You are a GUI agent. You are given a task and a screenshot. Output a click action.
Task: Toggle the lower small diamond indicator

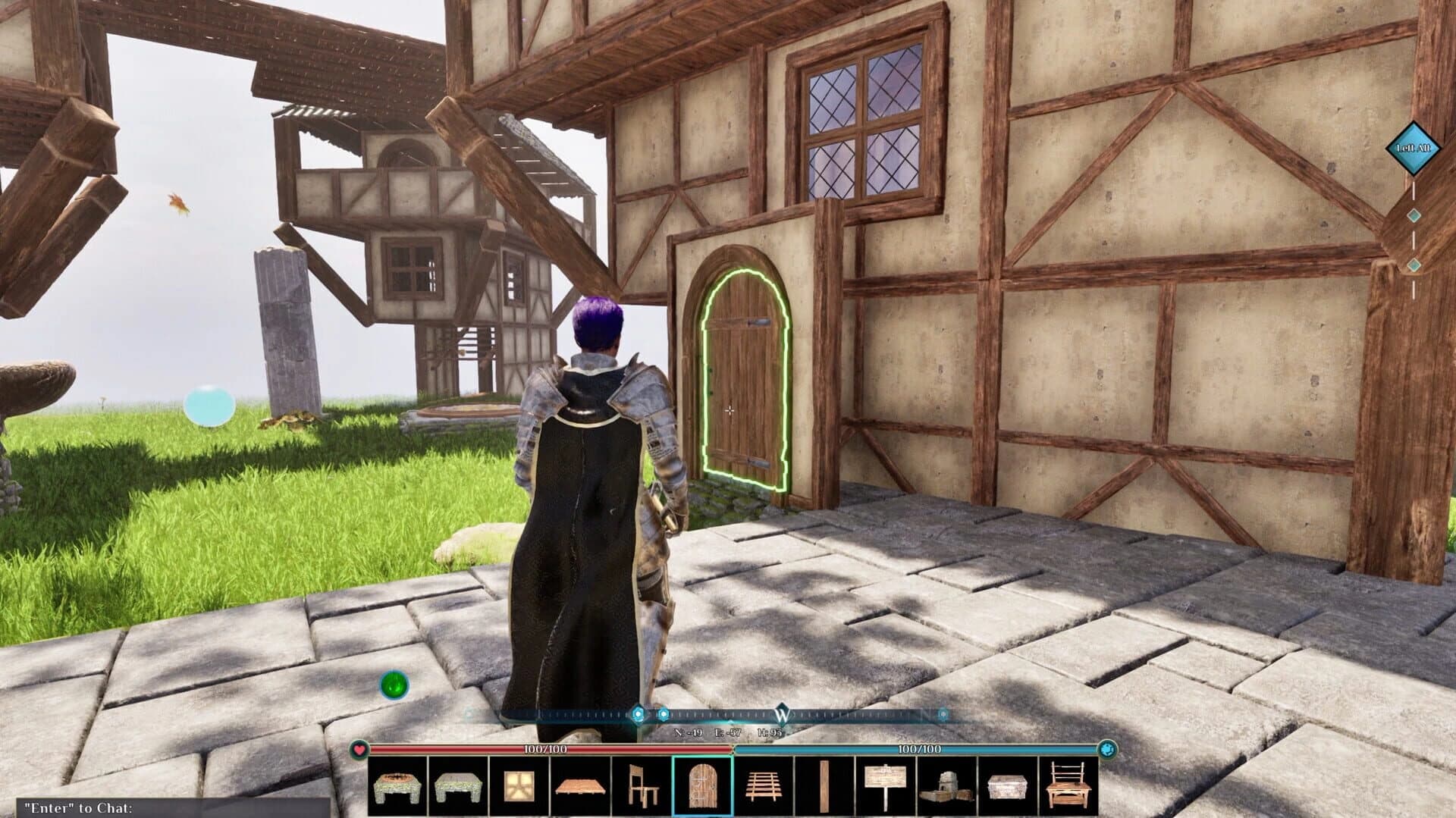(1412, 265)
